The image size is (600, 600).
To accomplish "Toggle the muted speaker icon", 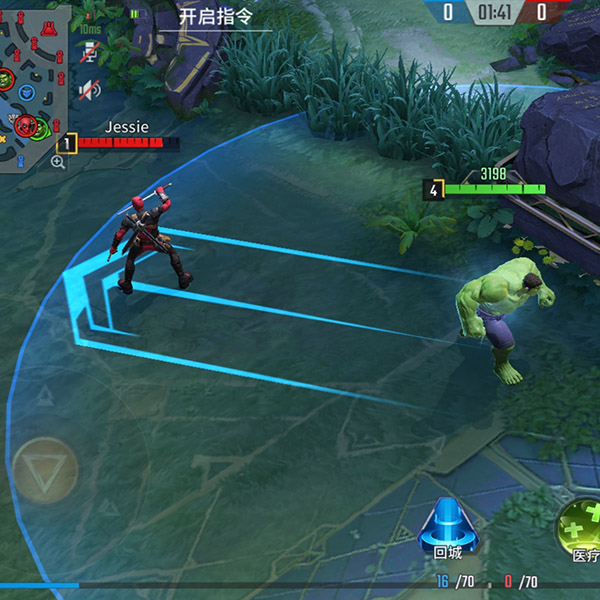I will (90, 90).
